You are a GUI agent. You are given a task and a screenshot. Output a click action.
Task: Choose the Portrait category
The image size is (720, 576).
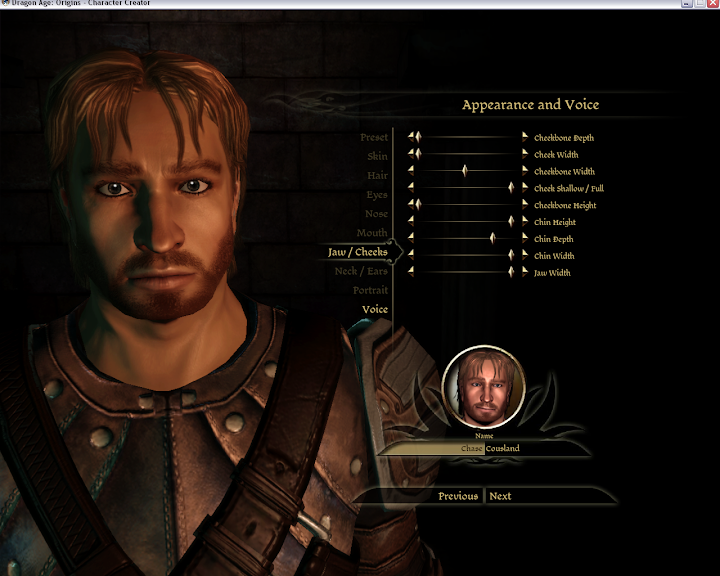point(370,290)
